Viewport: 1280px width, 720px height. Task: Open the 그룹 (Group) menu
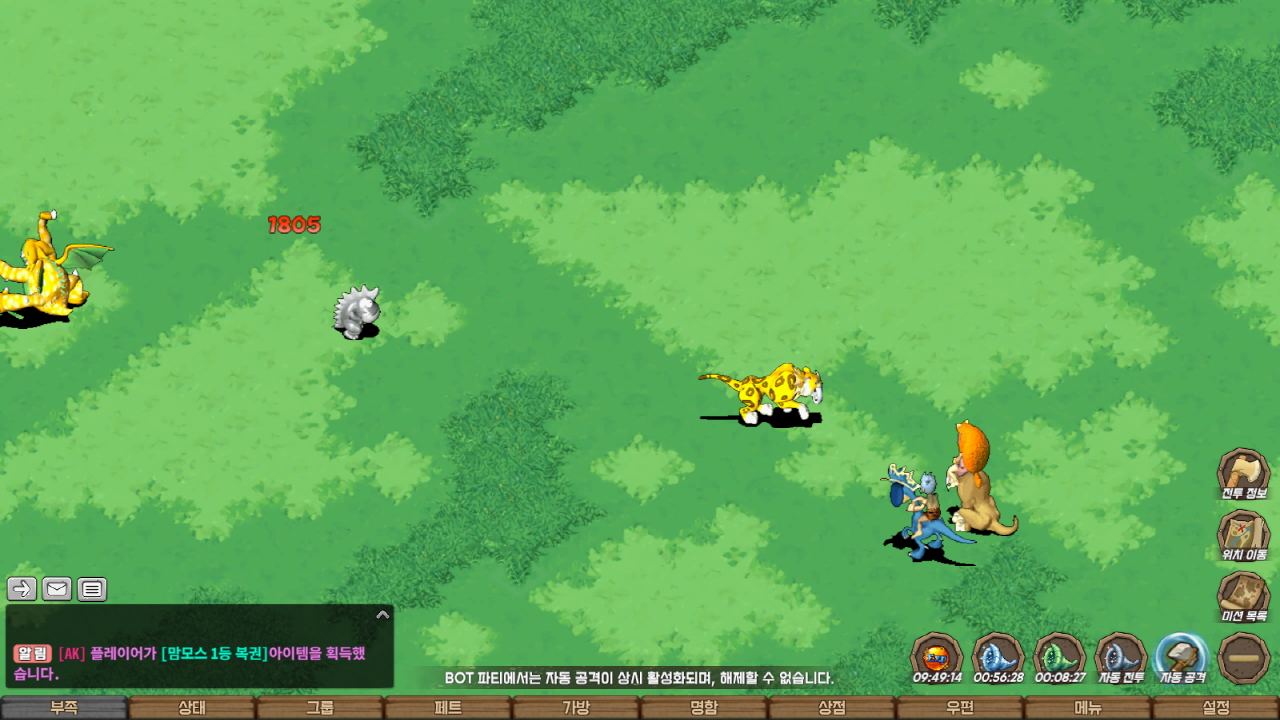pyautogui.click(x=320, y=708)
